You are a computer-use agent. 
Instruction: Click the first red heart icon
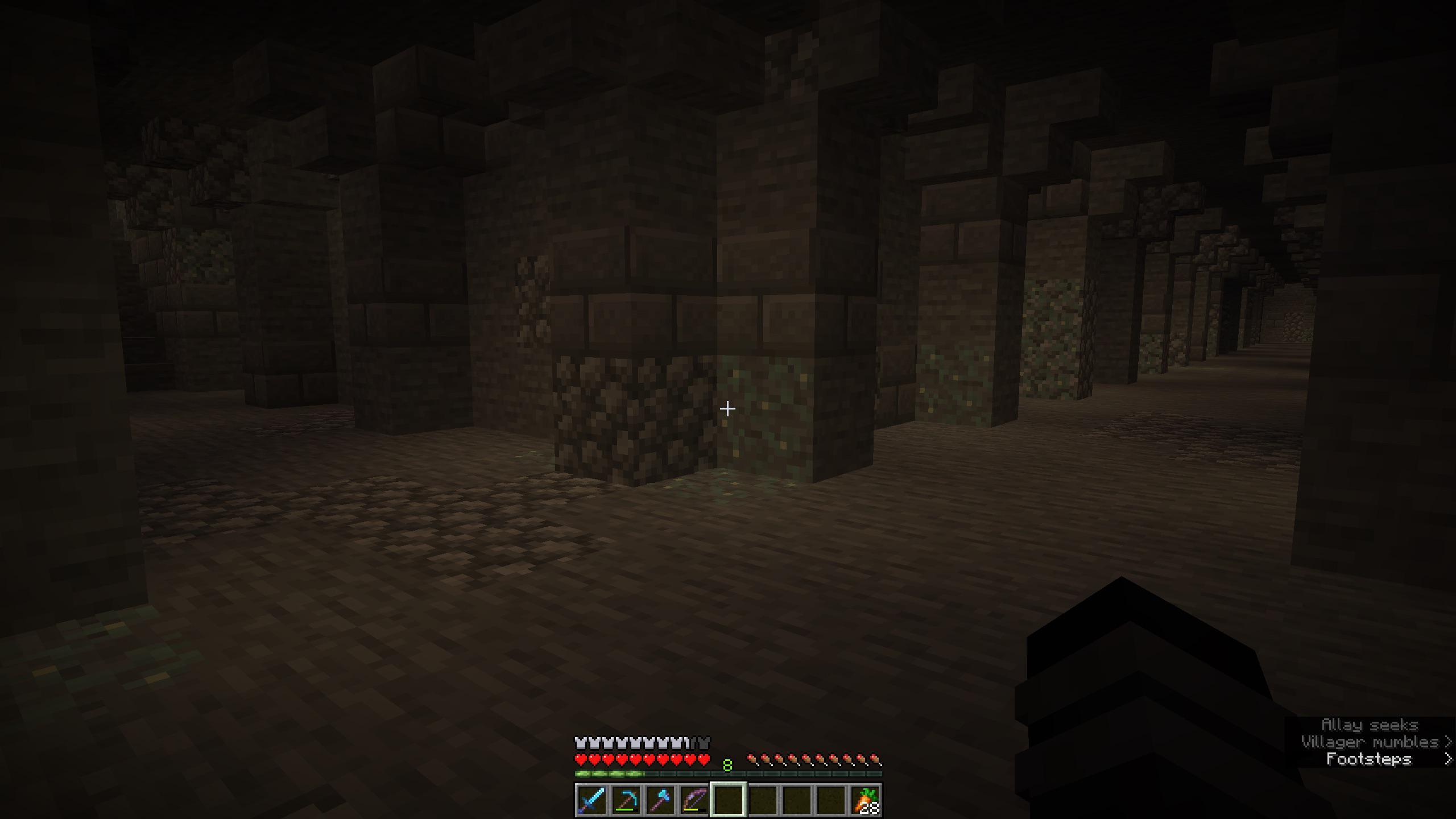coord(579,758)
